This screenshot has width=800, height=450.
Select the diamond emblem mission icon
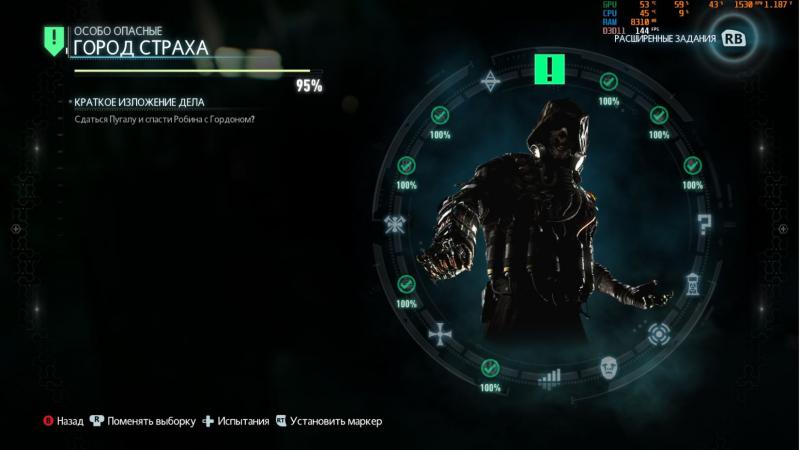coord(491,81)
